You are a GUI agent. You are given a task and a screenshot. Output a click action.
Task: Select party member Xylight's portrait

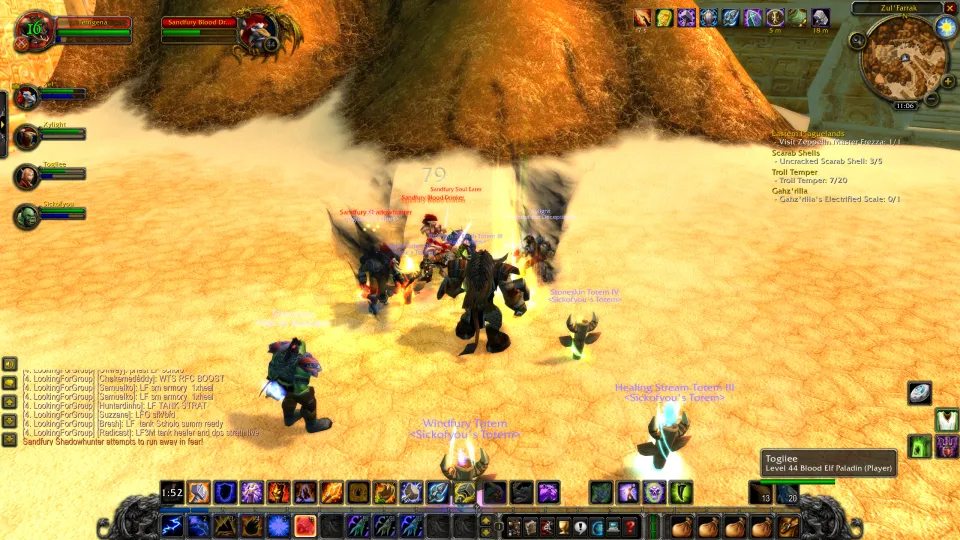click(27, 137)
